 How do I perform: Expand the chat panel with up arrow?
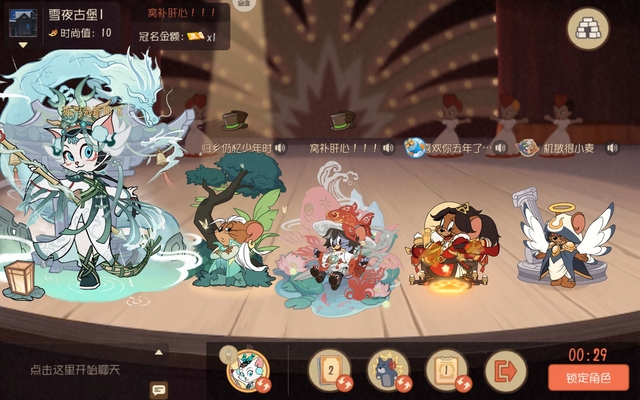click(158, 352)
